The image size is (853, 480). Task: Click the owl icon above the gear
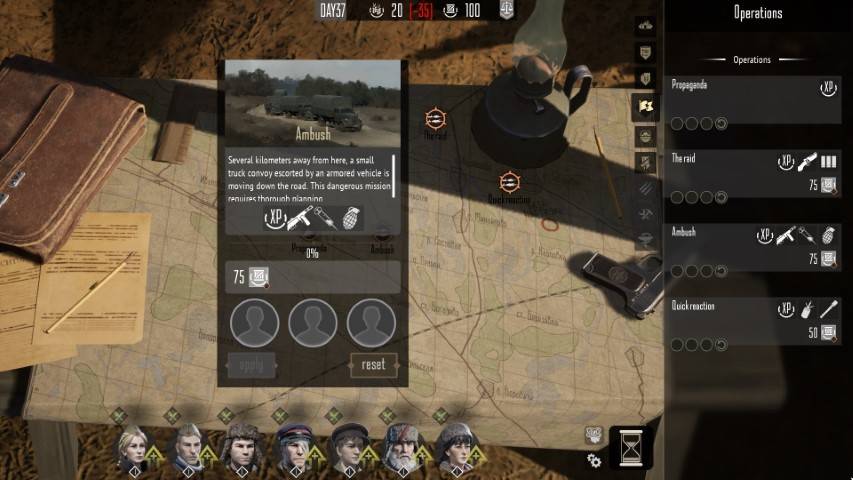click(x=594, y=434)
